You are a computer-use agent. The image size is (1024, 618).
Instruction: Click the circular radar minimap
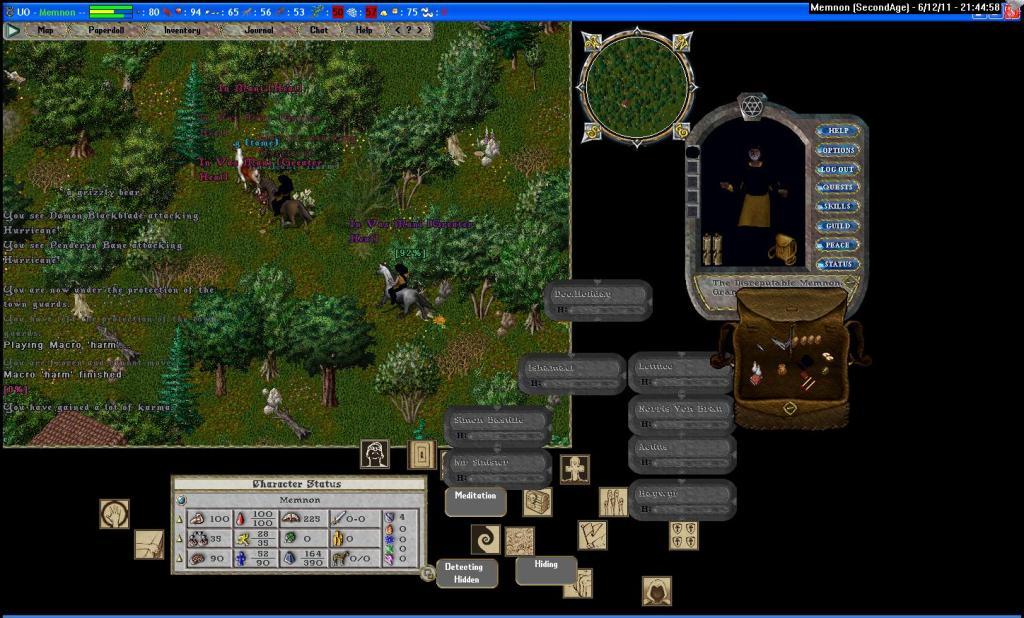coord(636,88)
